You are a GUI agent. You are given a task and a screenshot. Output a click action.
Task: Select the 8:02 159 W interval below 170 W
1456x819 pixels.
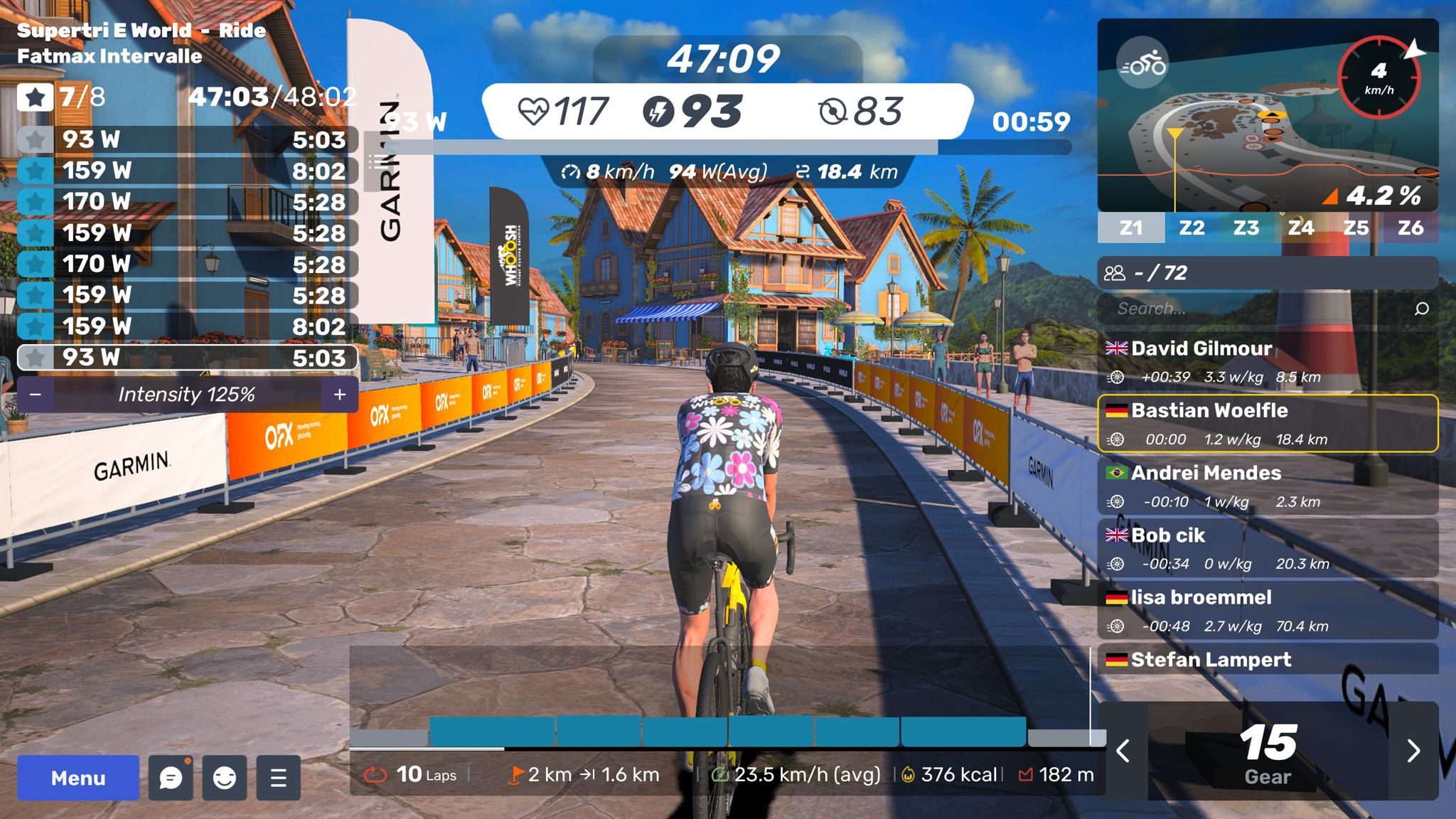coord(186,326)
